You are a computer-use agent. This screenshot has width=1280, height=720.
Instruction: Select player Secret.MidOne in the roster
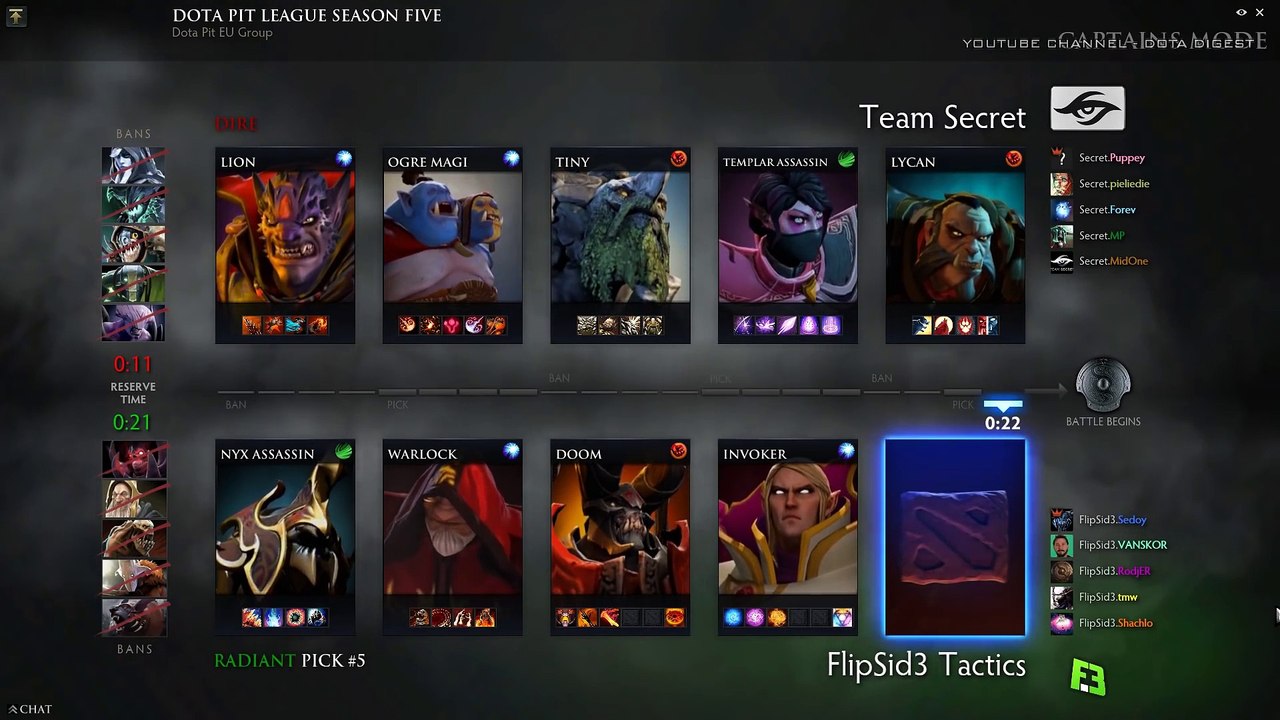[x=1112, y=261]
